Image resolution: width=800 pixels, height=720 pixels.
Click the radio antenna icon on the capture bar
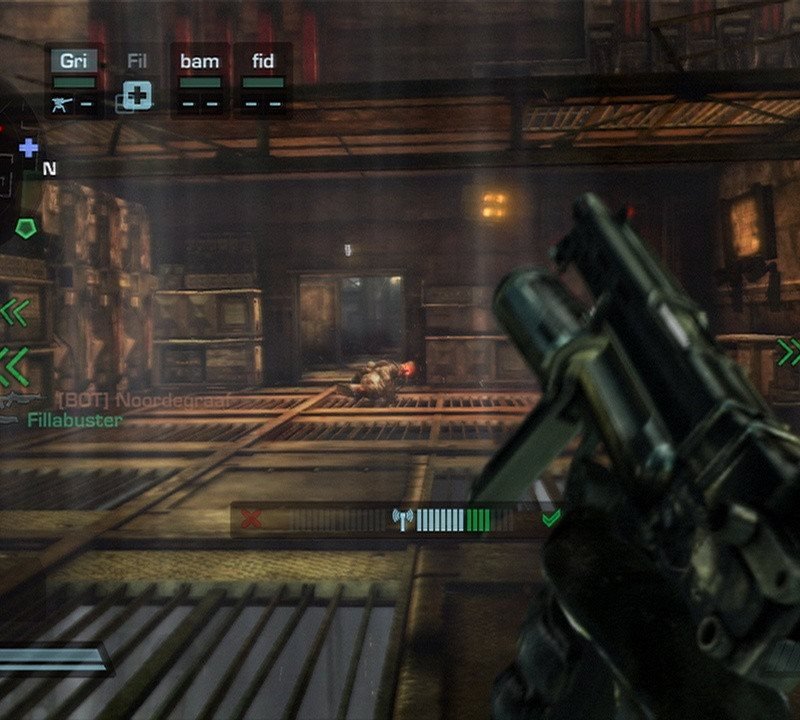(403, 519)
